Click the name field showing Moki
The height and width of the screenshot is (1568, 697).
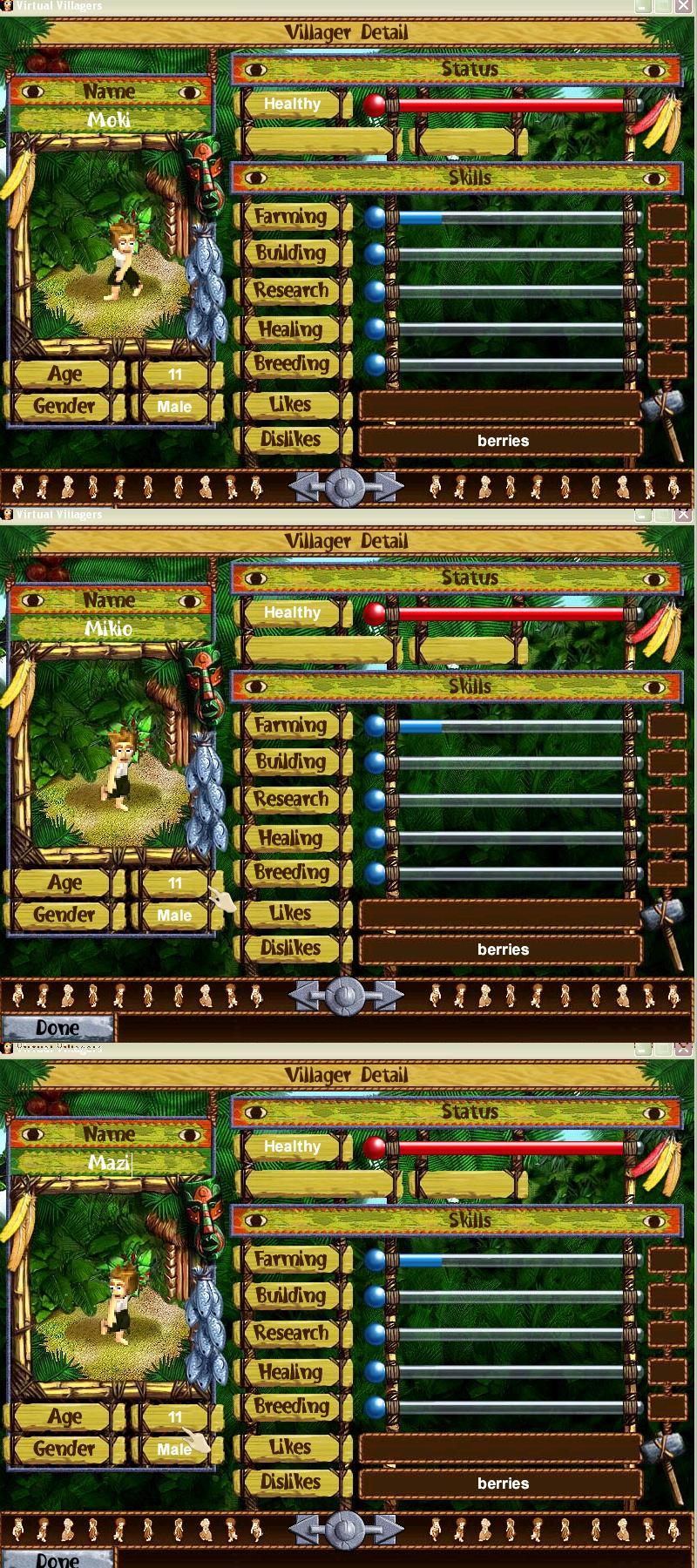(x=110, y=120)
